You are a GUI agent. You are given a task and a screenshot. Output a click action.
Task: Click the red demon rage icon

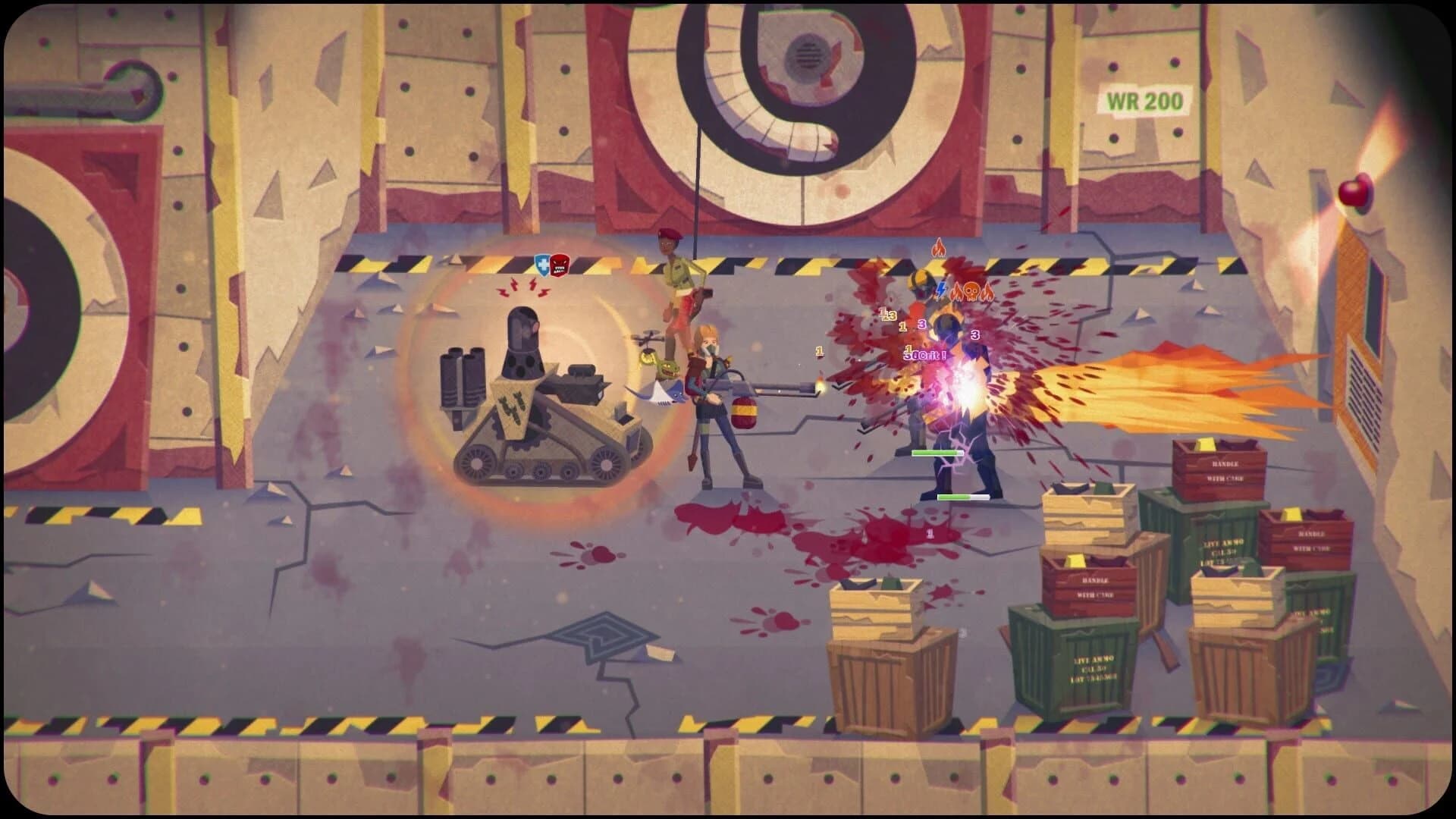(559, 265)
